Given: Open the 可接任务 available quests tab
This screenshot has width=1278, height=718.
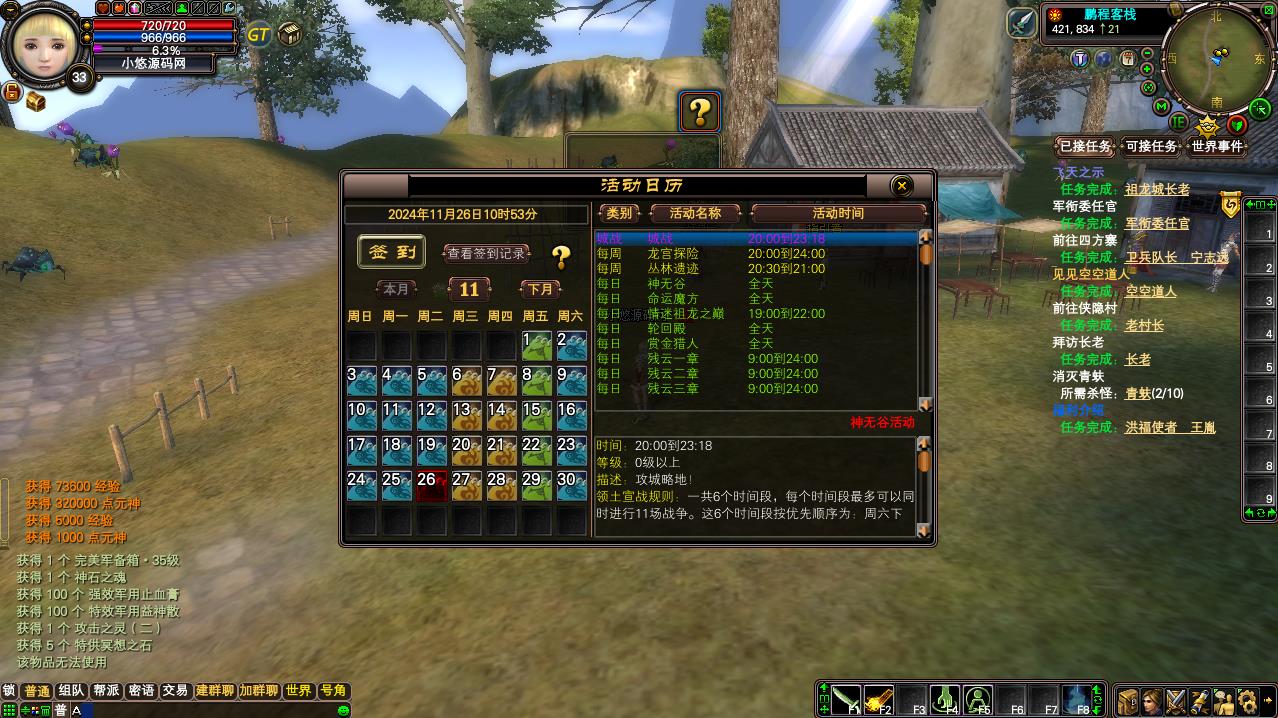Looking at the screenshot, I should click(1151, 146).
